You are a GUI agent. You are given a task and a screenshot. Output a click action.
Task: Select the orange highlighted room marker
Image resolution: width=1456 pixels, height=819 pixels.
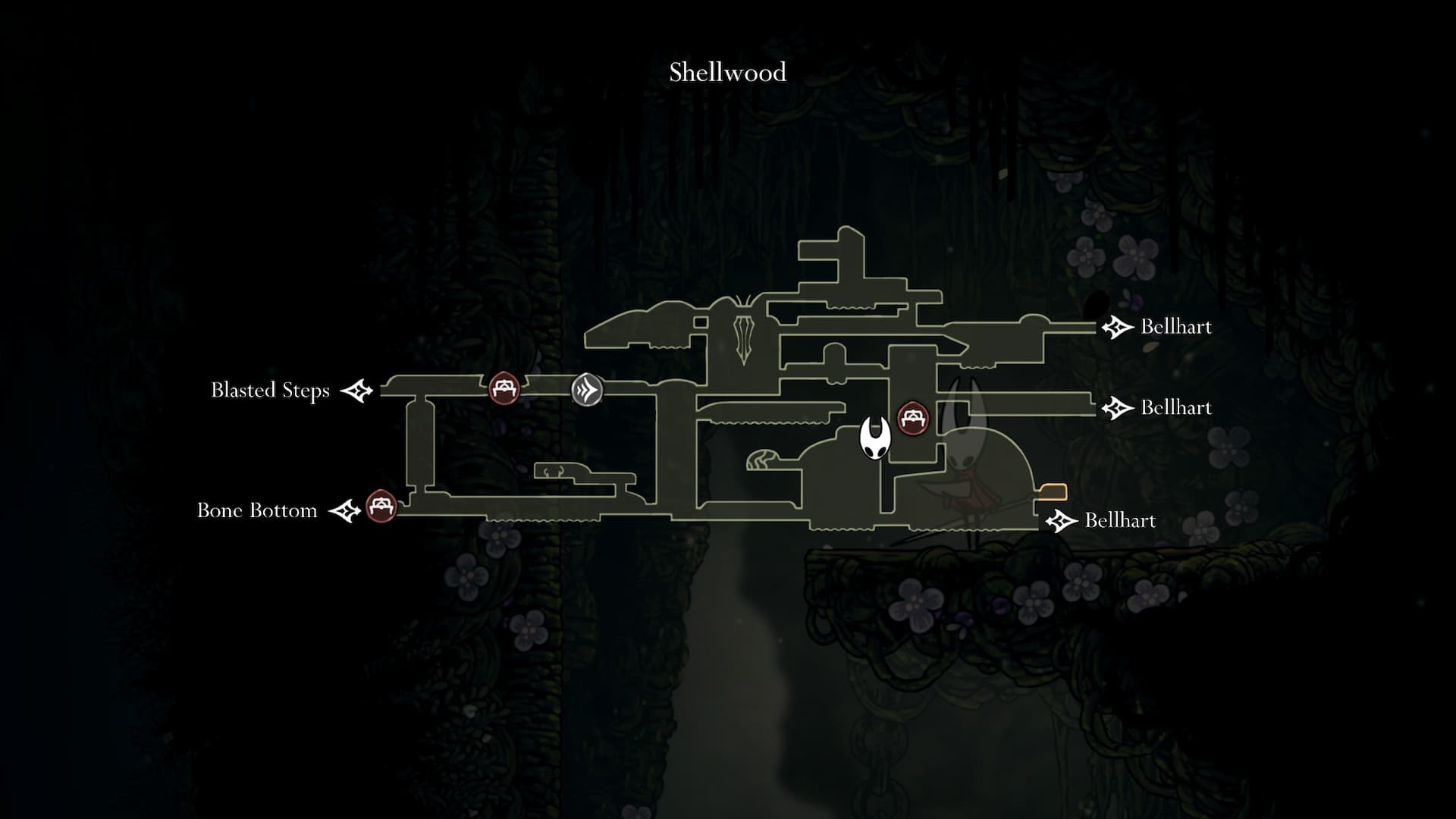(1053, 492)
